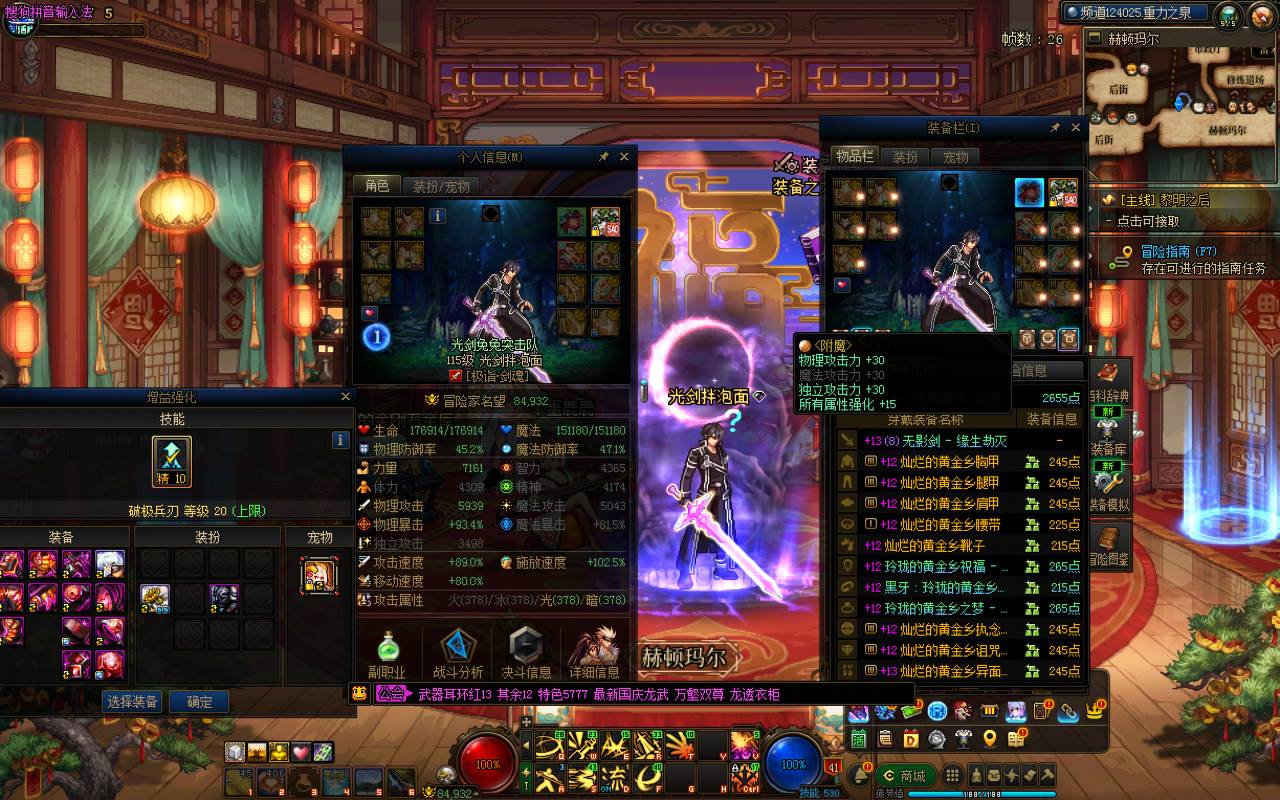Select the 破极兵刃 skill icon
This screenshot has width=1280, height=800.
pyautogui.click(x=171, y=462)
